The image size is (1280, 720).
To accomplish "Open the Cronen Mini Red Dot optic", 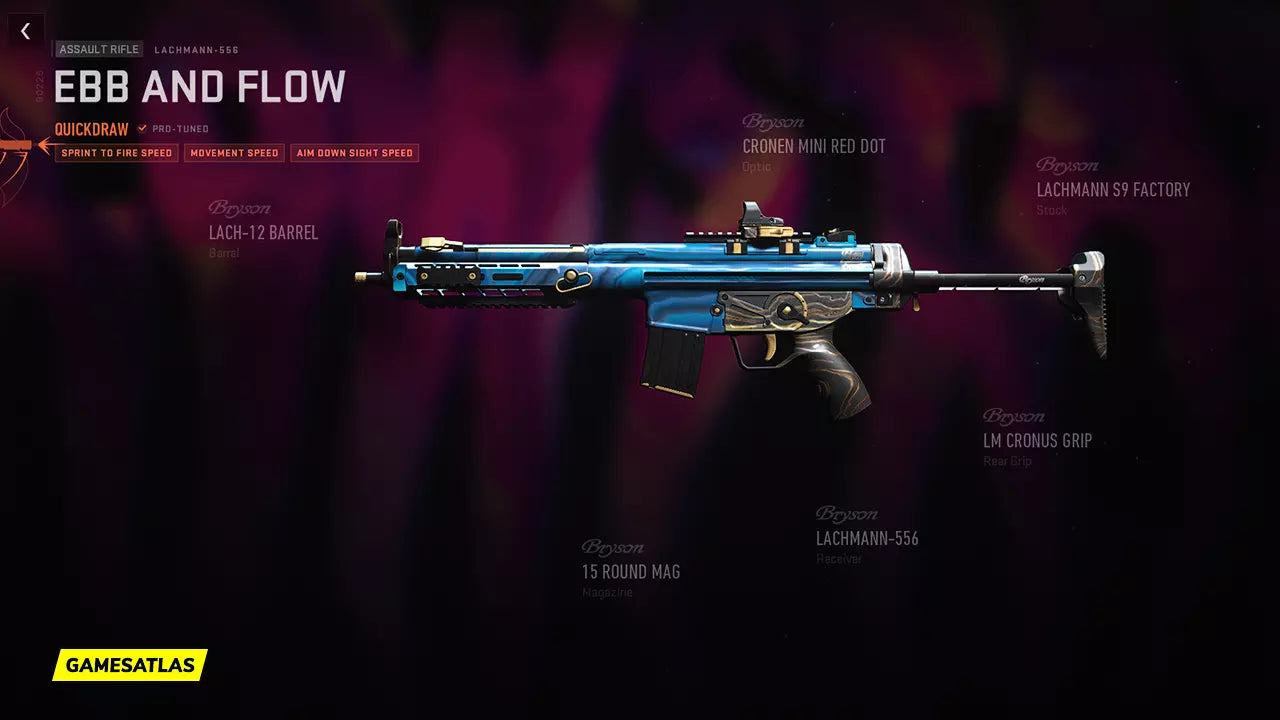I will (x=813, y=146).
